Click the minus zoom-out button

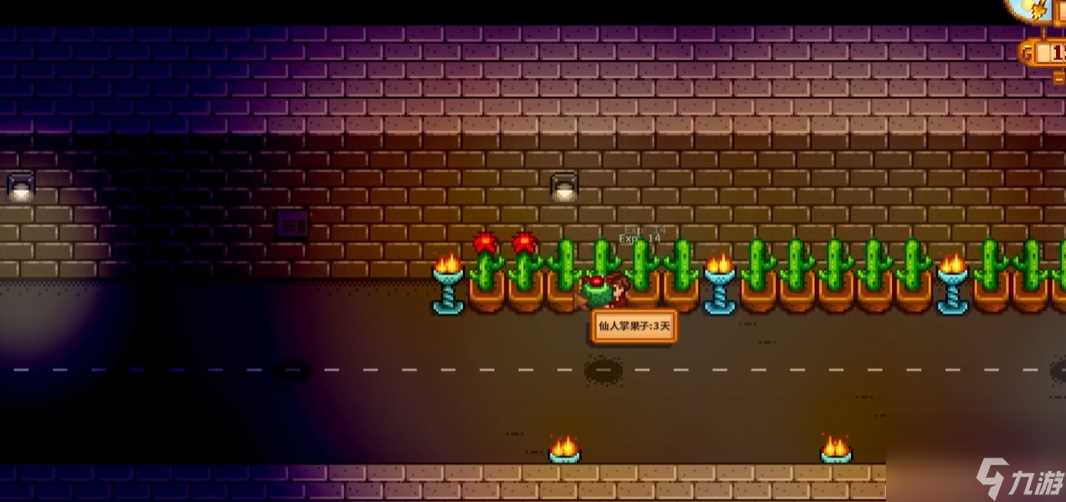pyautogui.click(x=1059, y=77)
